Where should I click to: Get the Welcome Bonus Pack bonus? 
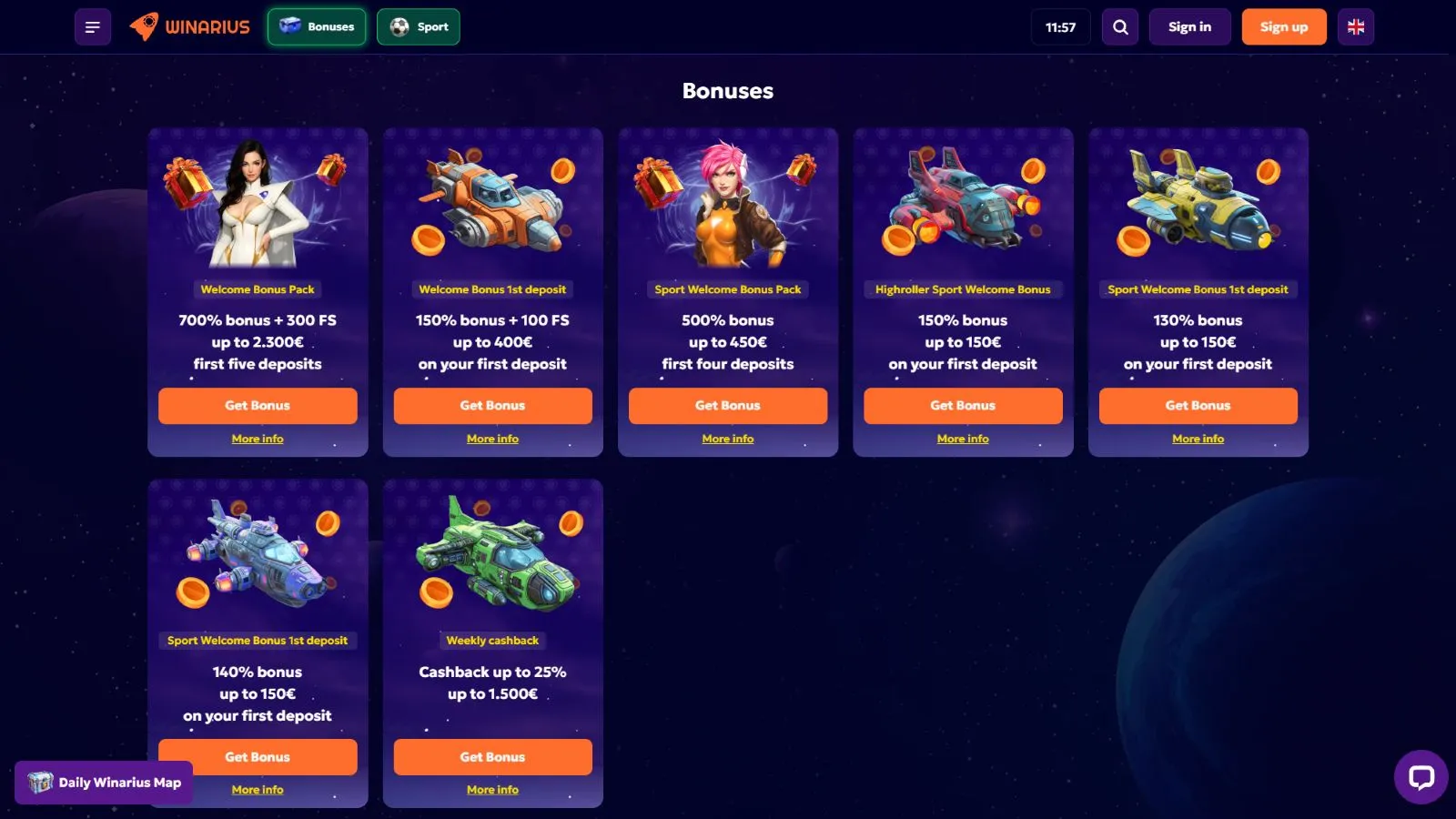pyautogui.click(x=258, y=406)
